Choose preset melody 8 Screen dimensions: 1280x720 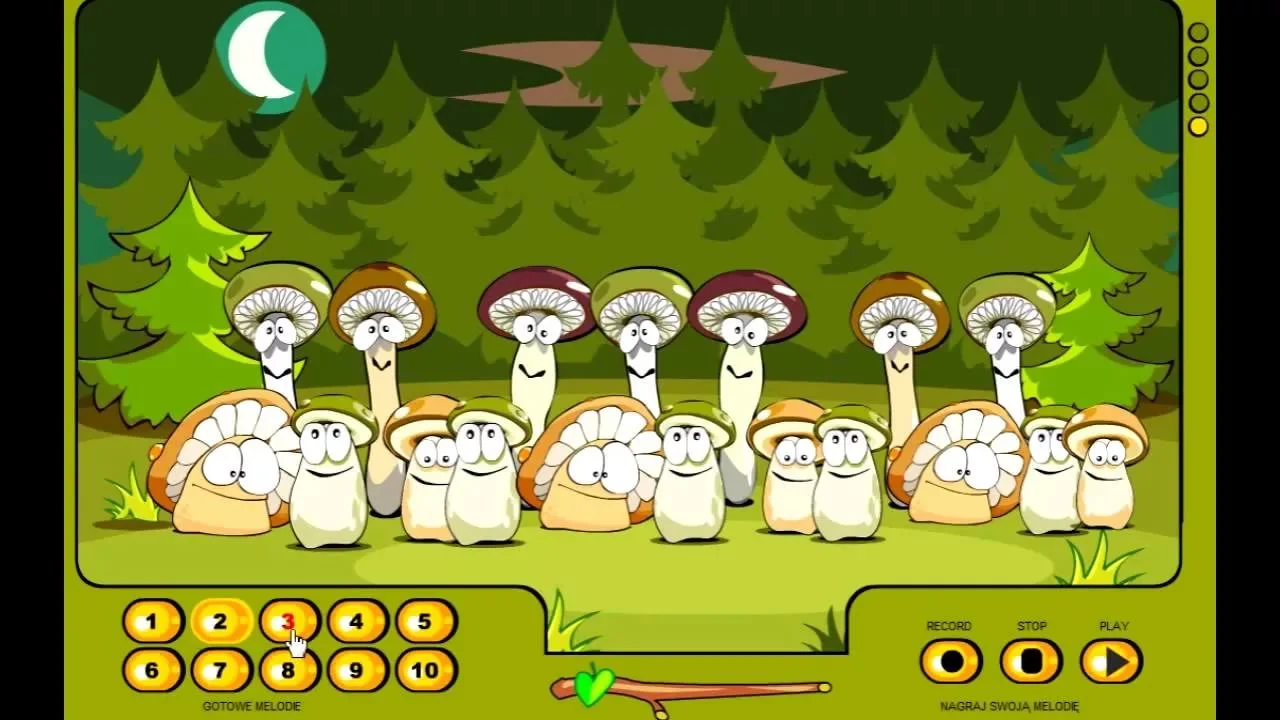(288, 670)
